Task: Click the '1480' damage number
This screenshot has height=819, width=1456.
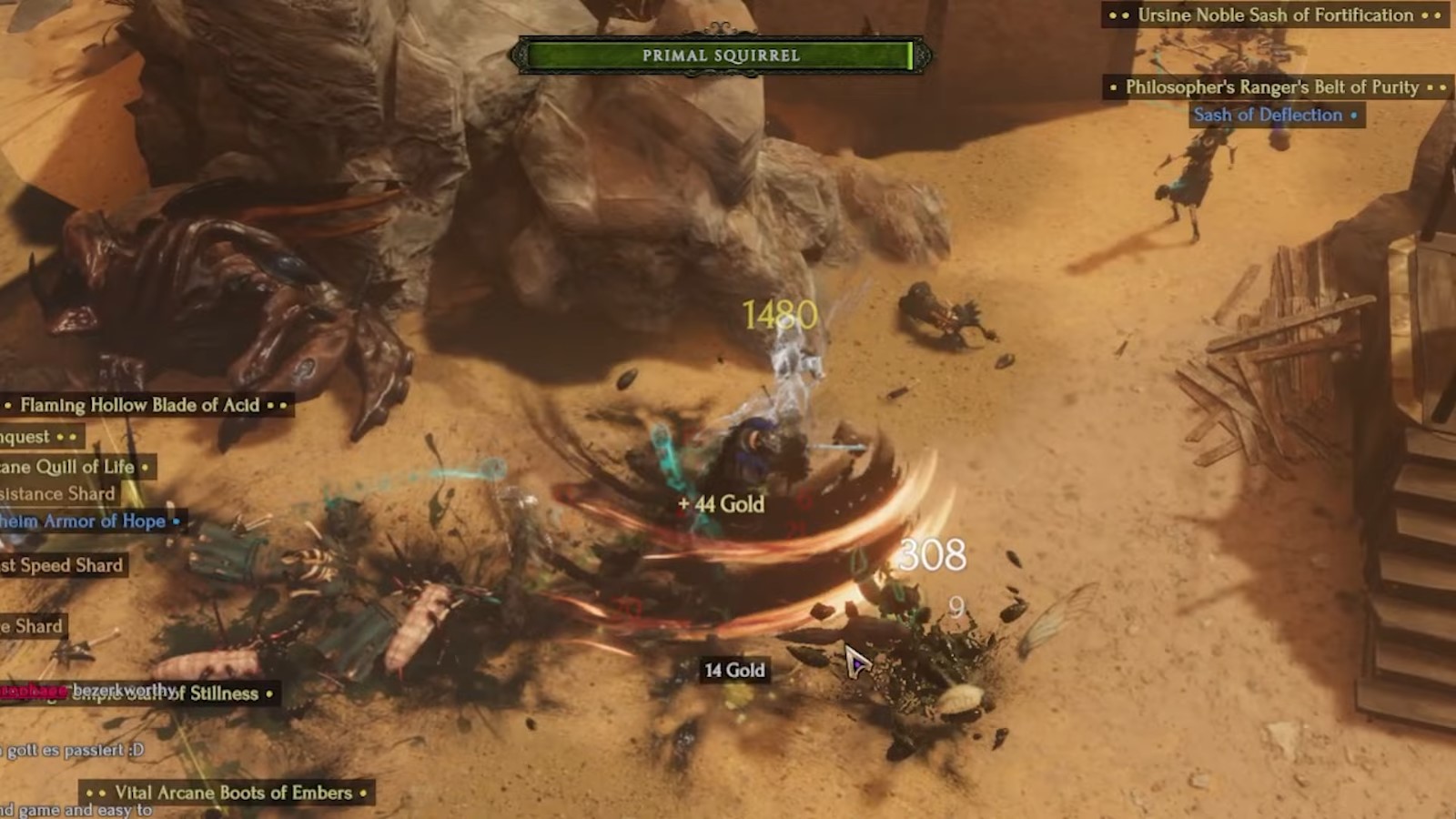Action: (x=780, y=315)
